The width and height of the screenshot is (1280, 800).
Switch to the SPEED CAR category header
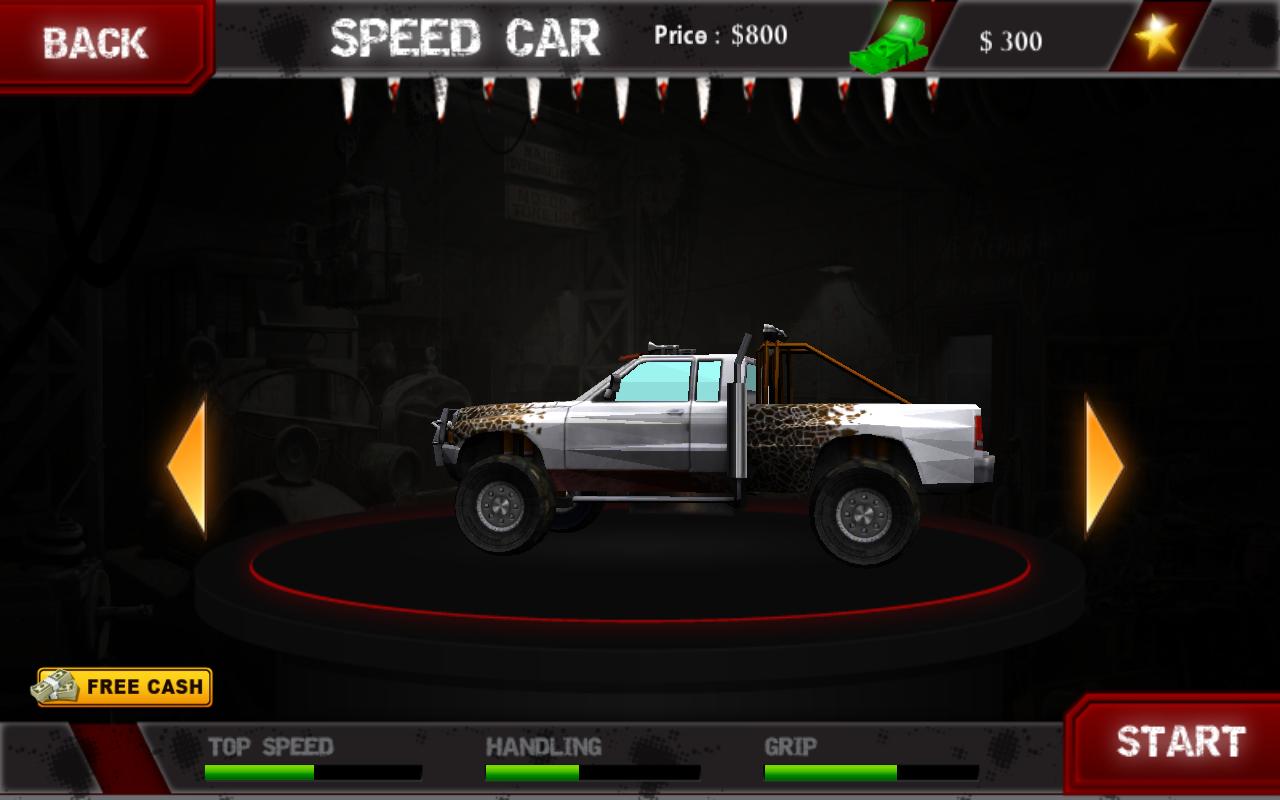[x=466, y=38]
